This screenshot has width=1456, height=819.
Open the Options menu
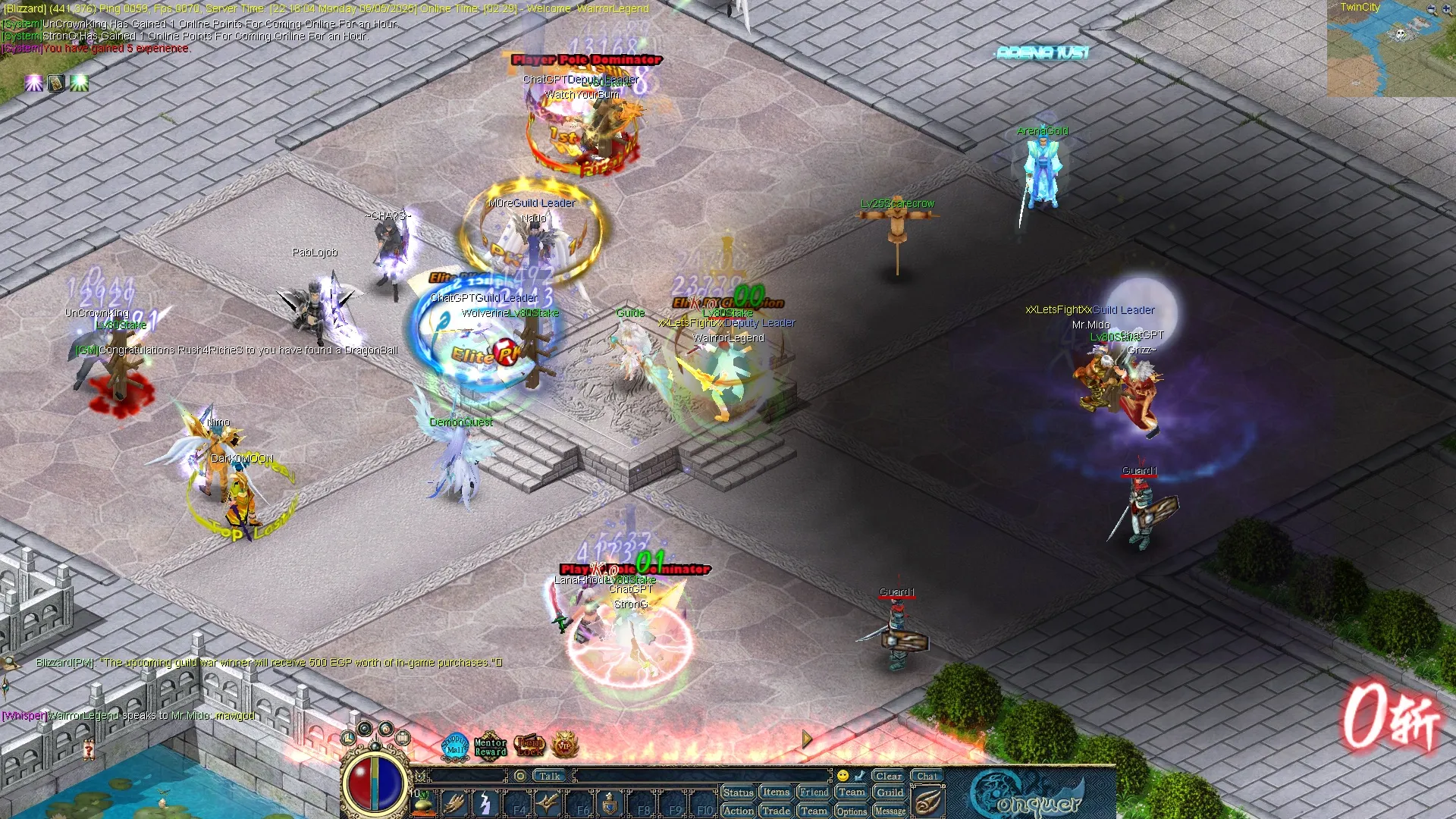click(852, 811)
